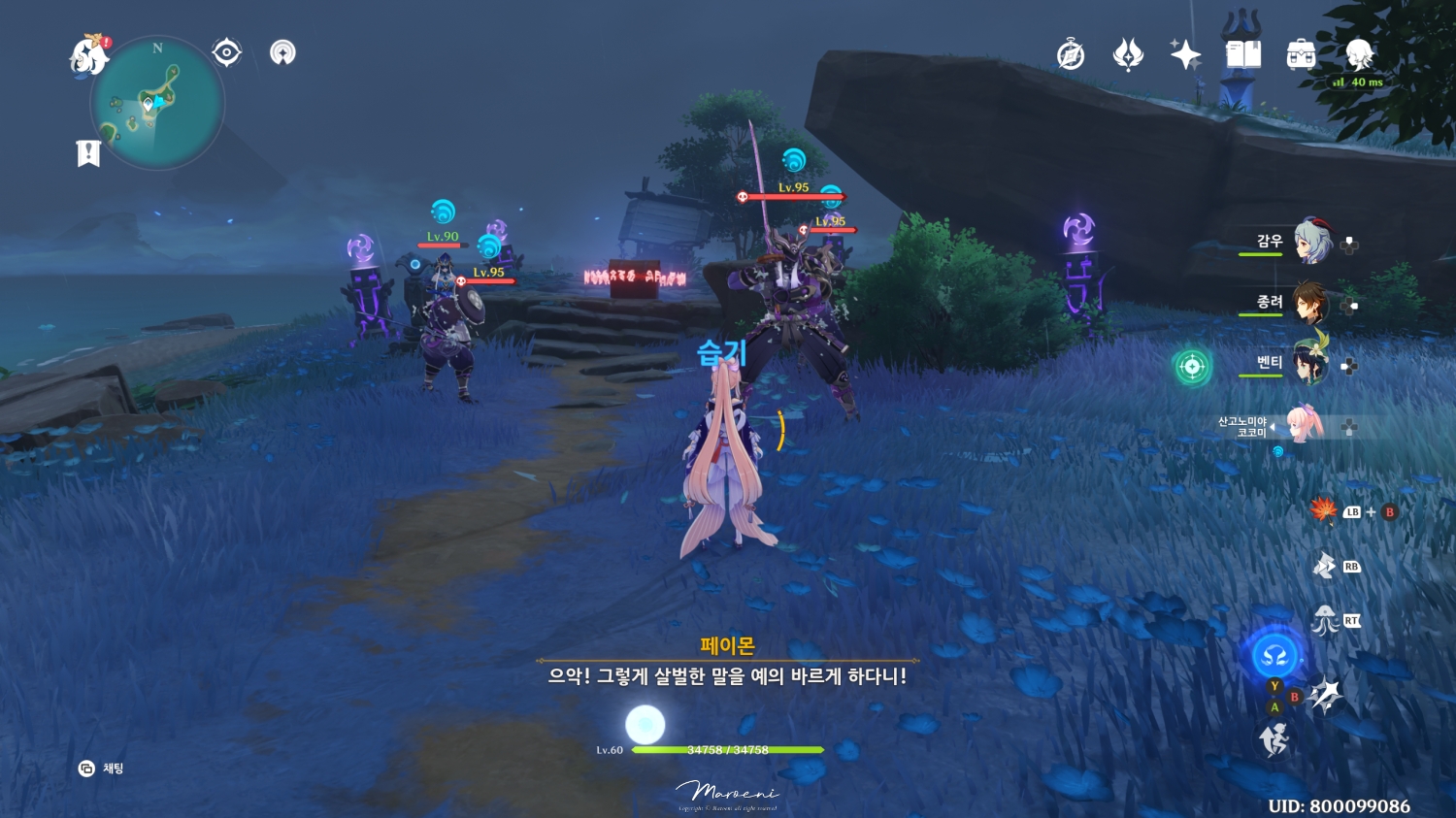Open the Wish menu star icon
The height and width of the screenshot is (818, 1456).
pos(1186,55)
